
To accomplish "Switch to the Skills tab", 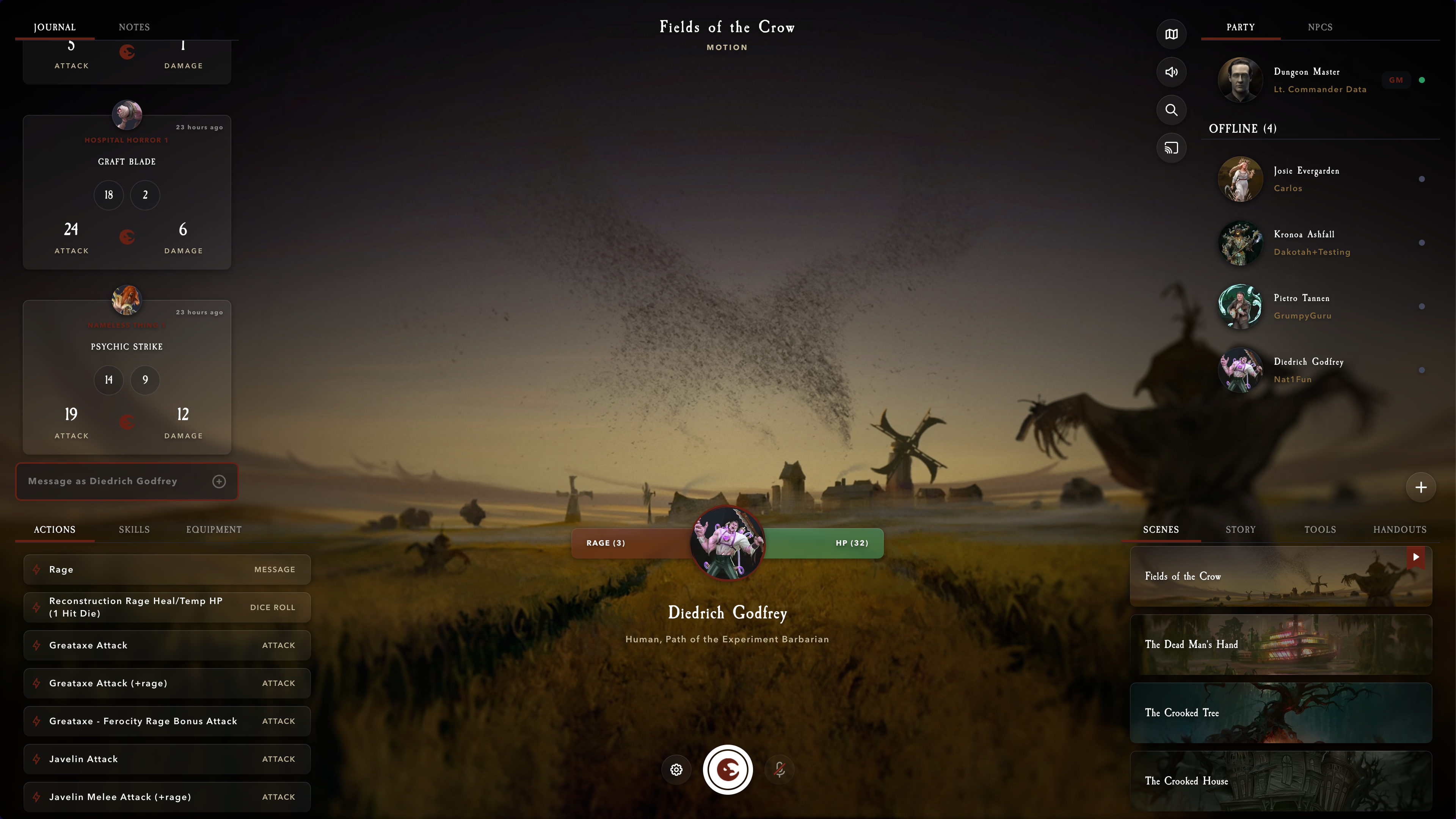I will (134, 530).
